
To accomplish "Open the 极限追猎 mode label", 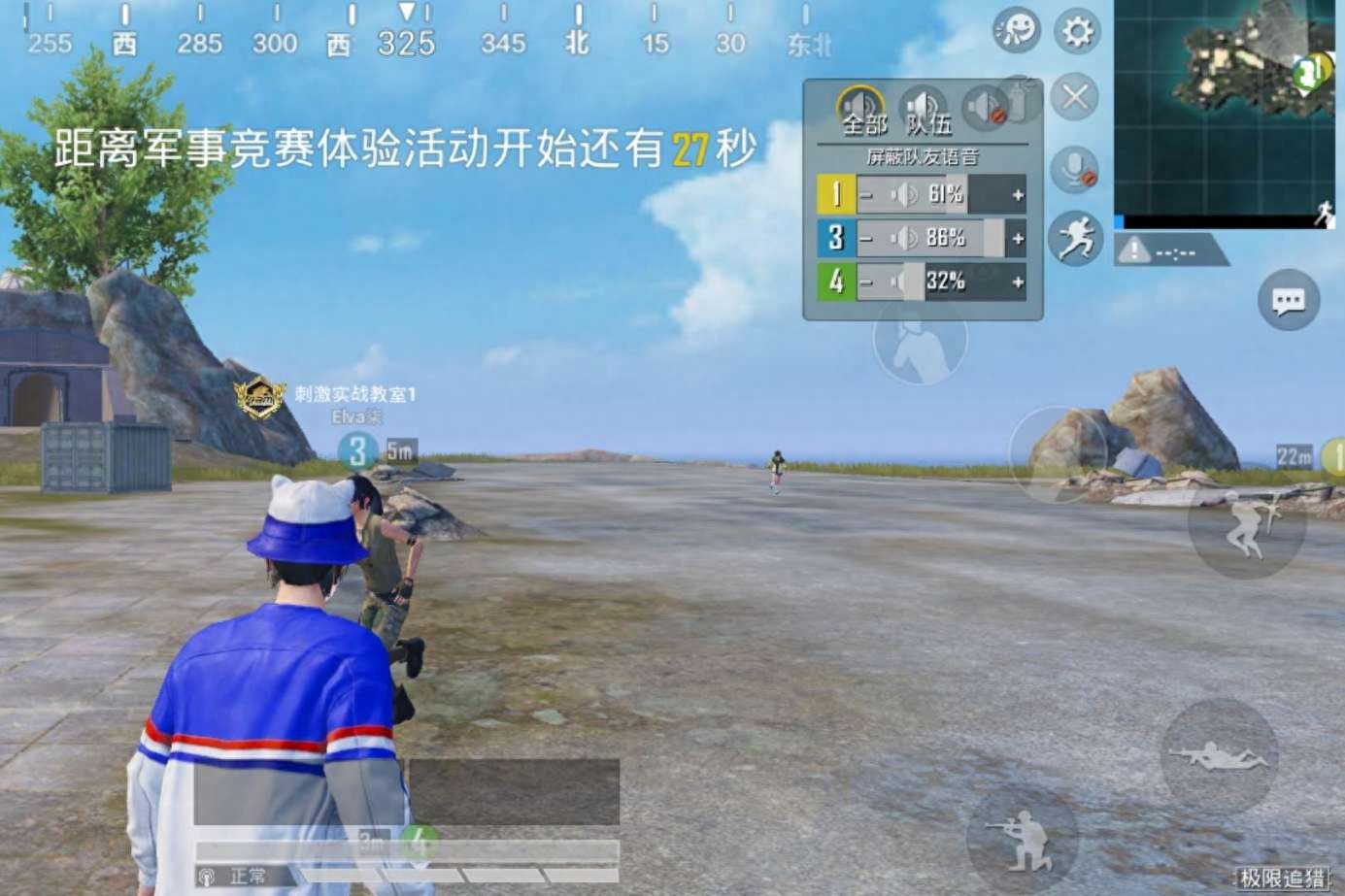I will pyautogui.click(x=1282, y=877).
